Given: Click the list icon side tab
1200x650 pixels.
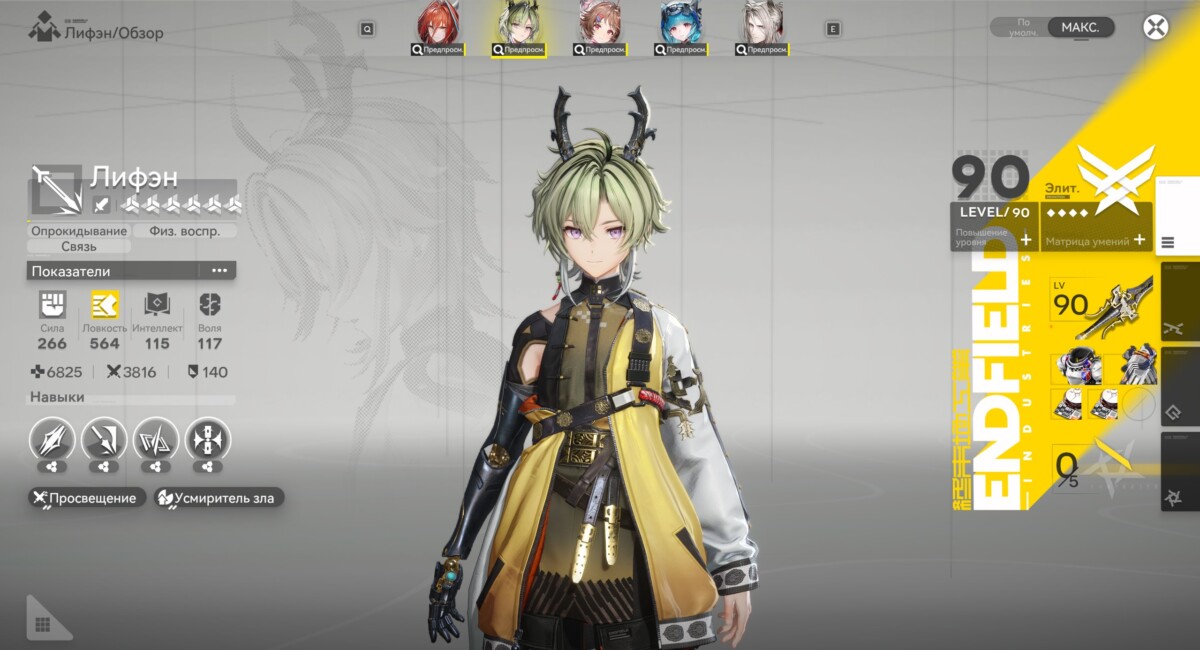Looking at the screenshot, I should click(1168, 242).
